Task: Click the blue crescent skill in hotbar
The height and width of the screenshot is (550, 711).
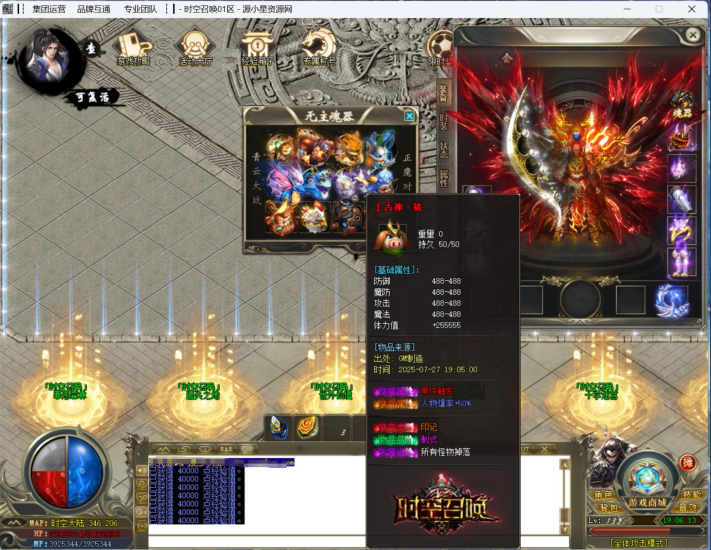Action: pos(279,427)
